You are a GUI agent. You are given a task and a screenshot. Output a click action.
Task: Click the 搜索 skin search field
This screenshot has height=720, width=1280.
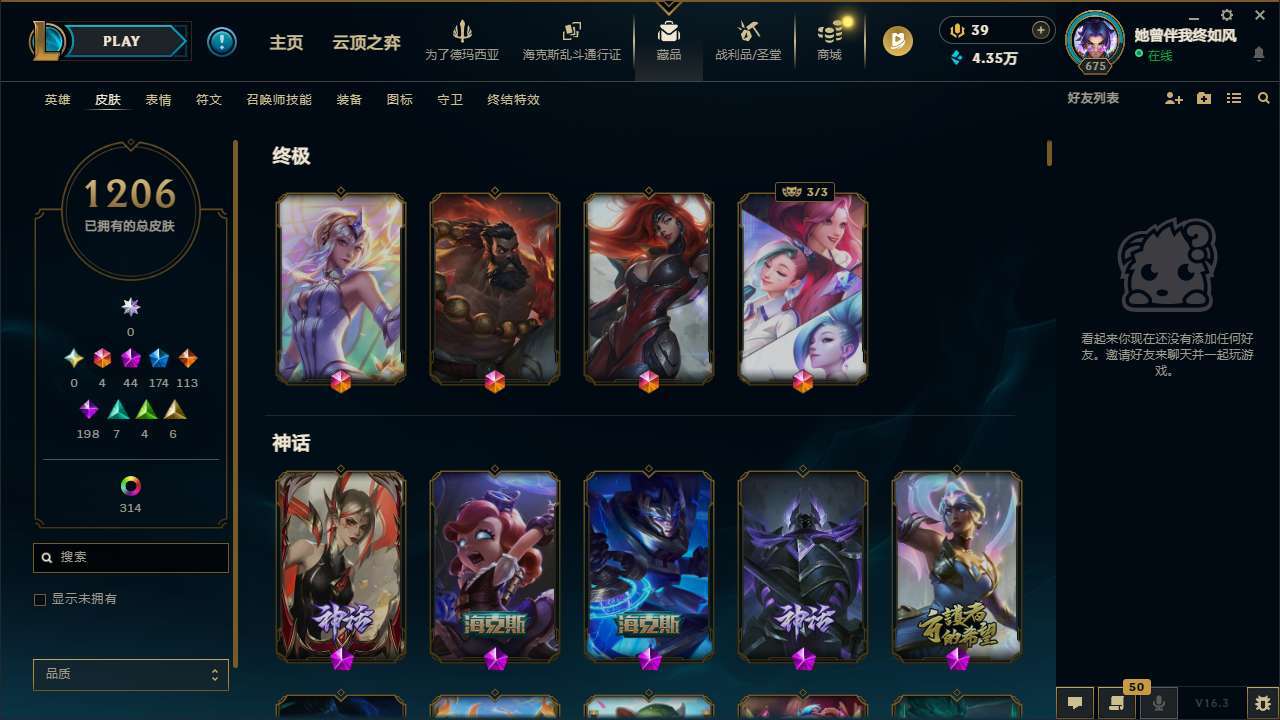(x=130, y=557)
